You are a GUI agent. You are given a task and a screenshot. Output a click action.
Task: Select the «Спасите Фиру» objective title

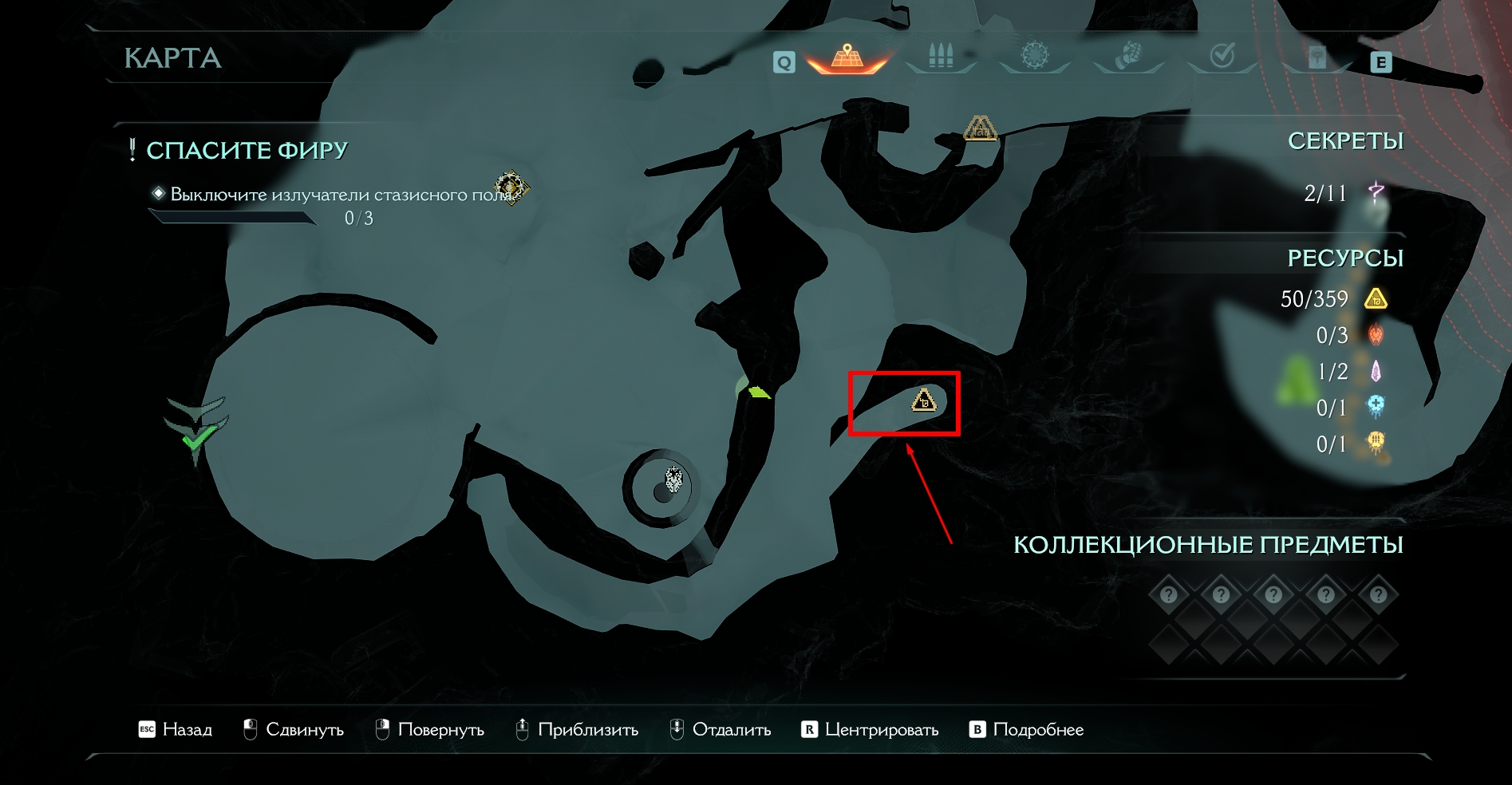[247, 150]
